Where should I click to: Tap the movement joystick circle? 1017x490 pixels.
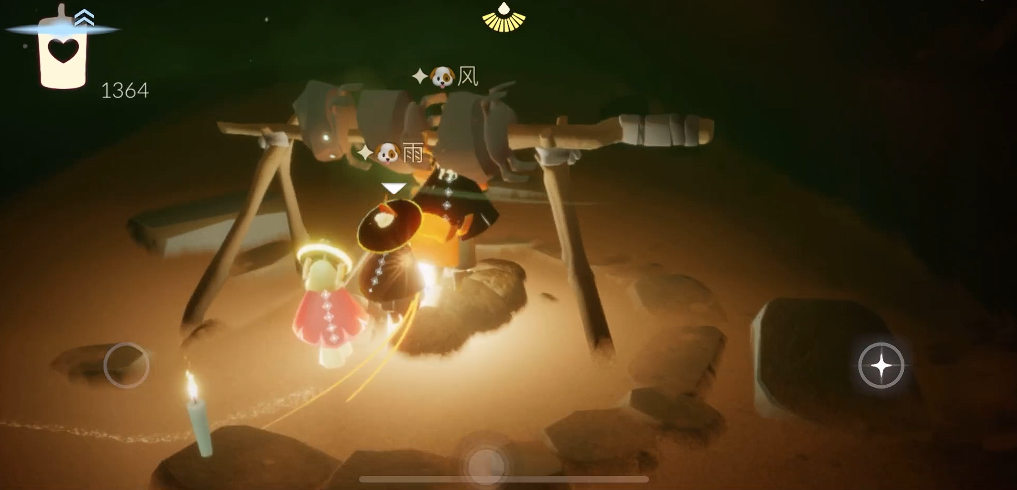[126, 365]
